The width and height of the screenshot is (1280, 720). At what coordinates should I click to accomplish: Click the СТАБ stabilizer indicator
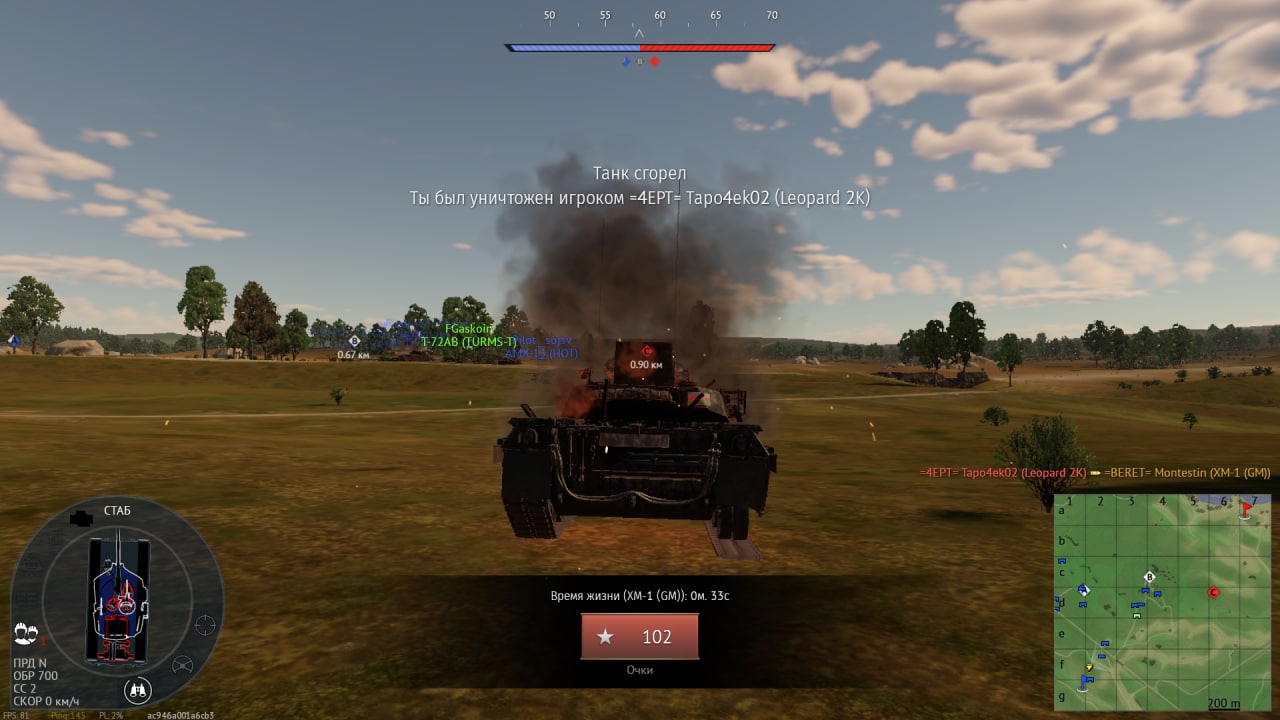[118, 511]
